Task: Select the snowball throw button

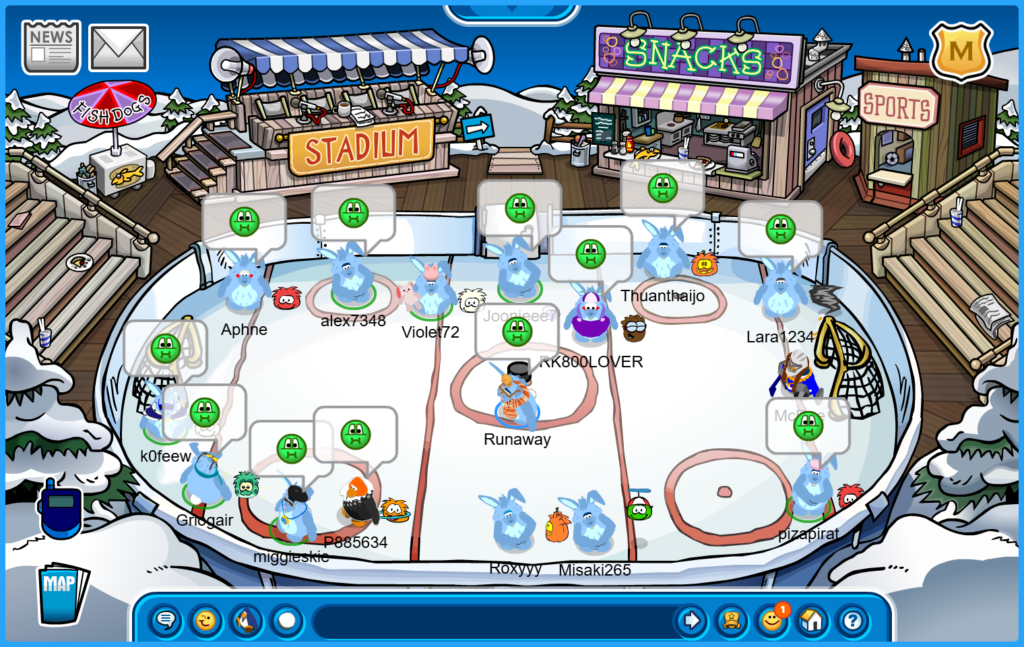Action: [287, 621]
